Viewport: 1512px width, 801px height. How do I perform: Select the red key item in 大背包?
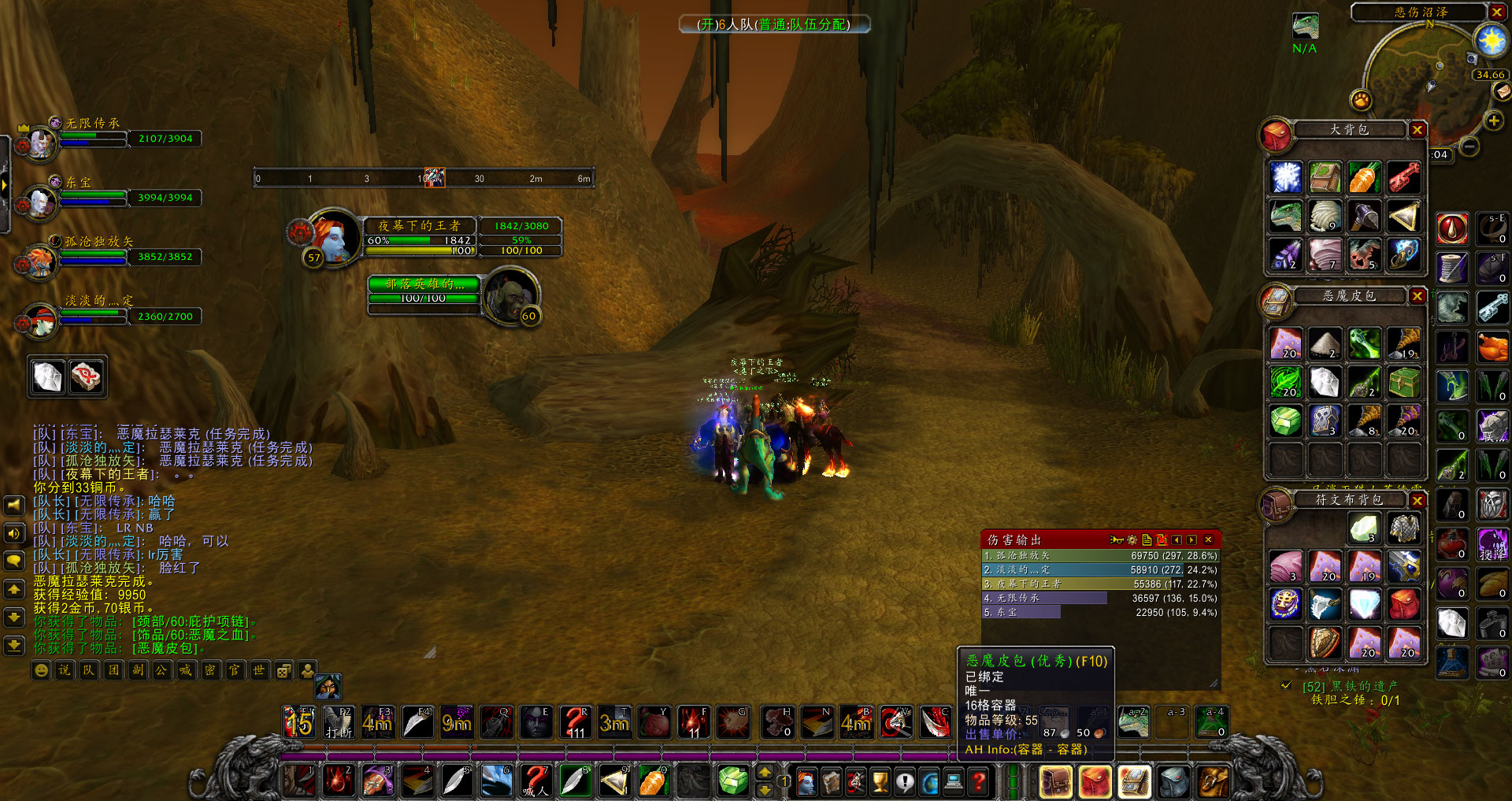point(1403,178)
